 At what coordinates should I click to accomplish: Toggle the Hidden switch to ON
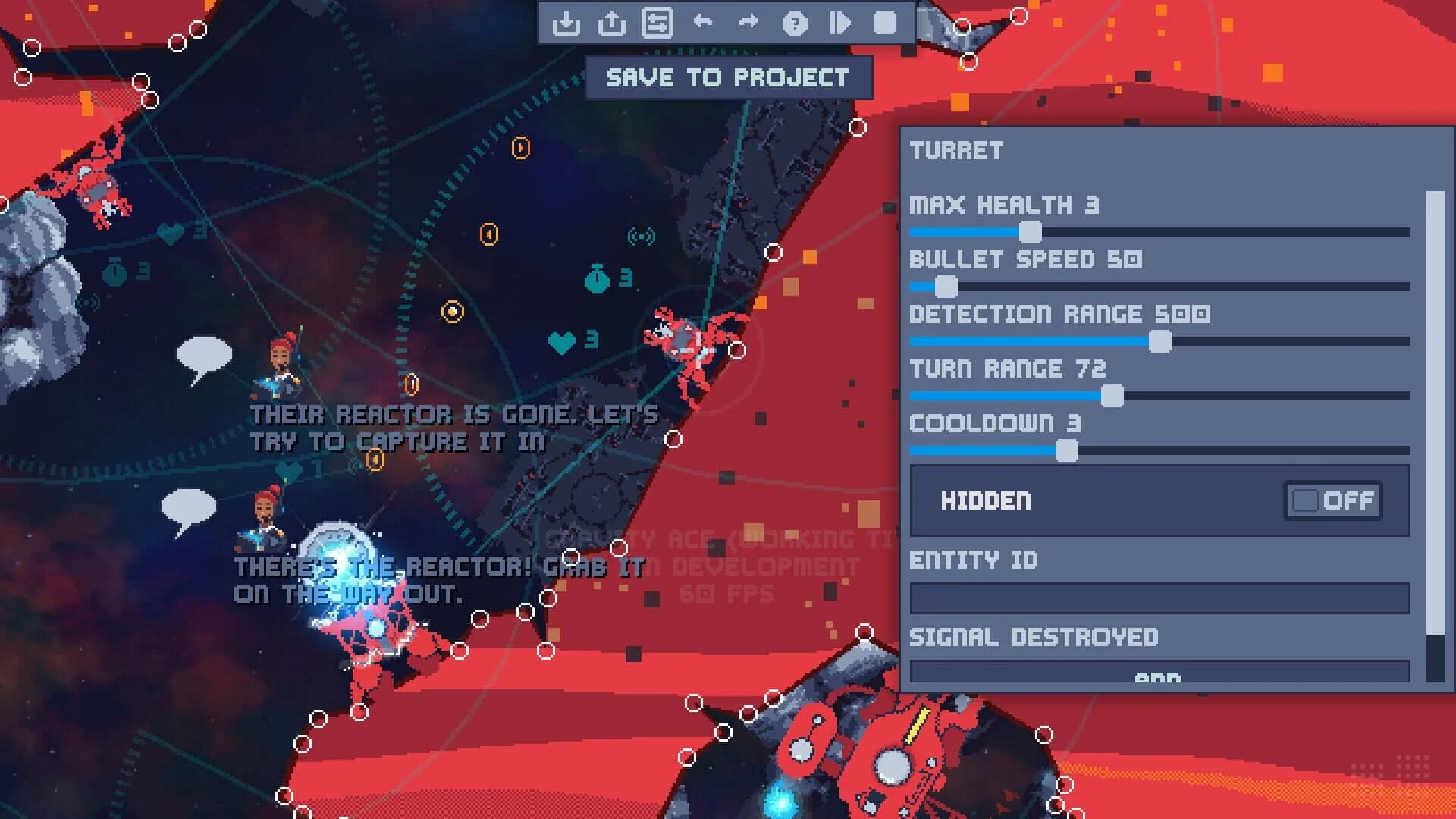pos(1333,500)
